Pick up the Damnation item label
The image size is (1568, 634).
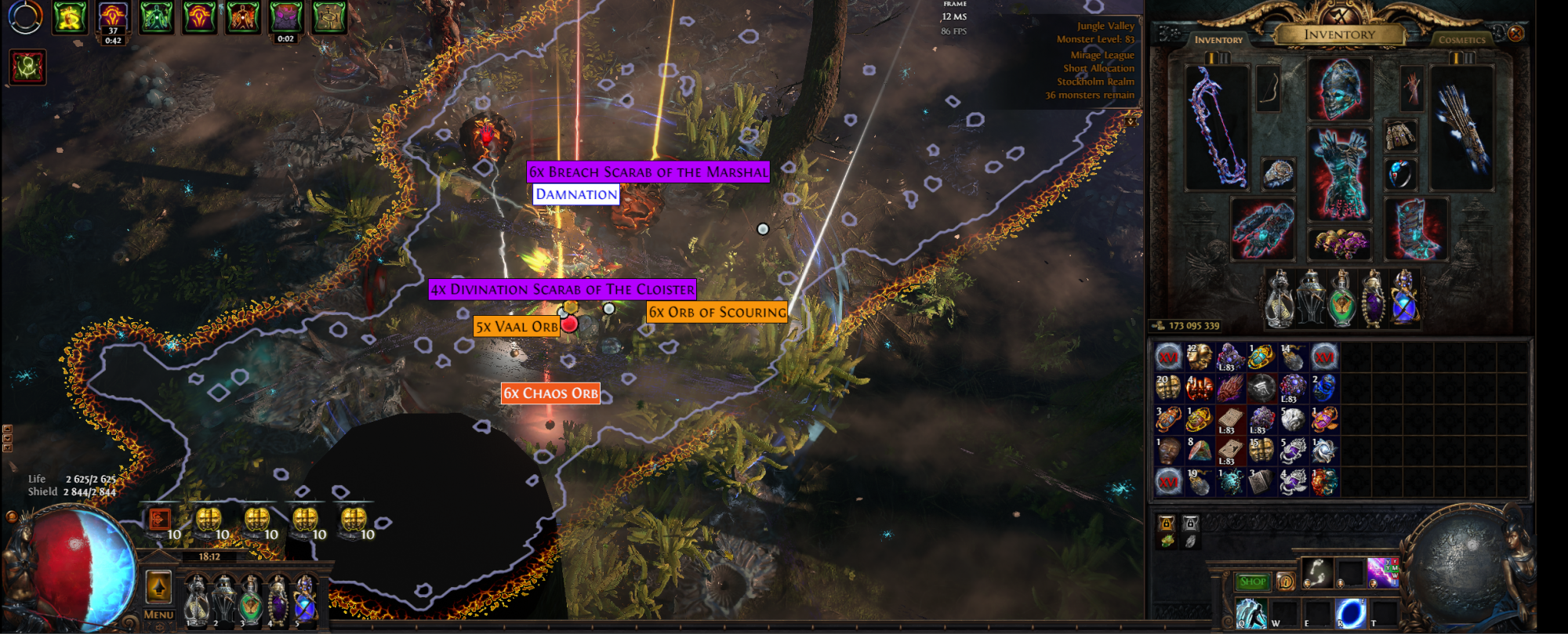tap(576, 194)
